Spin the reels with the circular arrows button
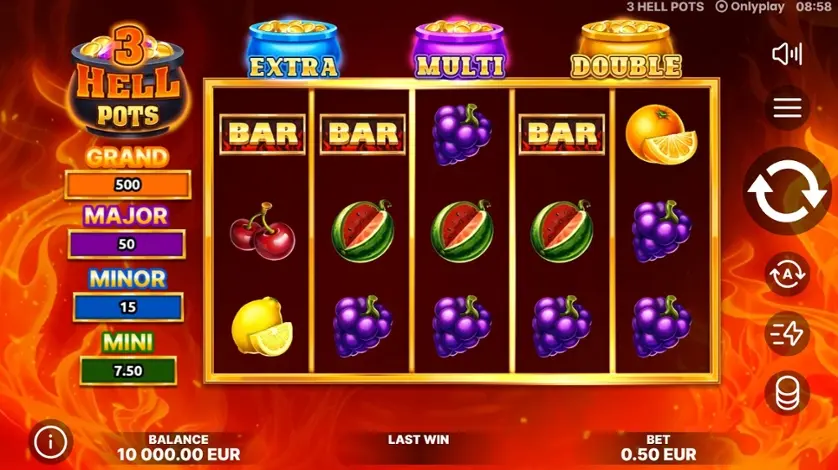 coord(787,193)
